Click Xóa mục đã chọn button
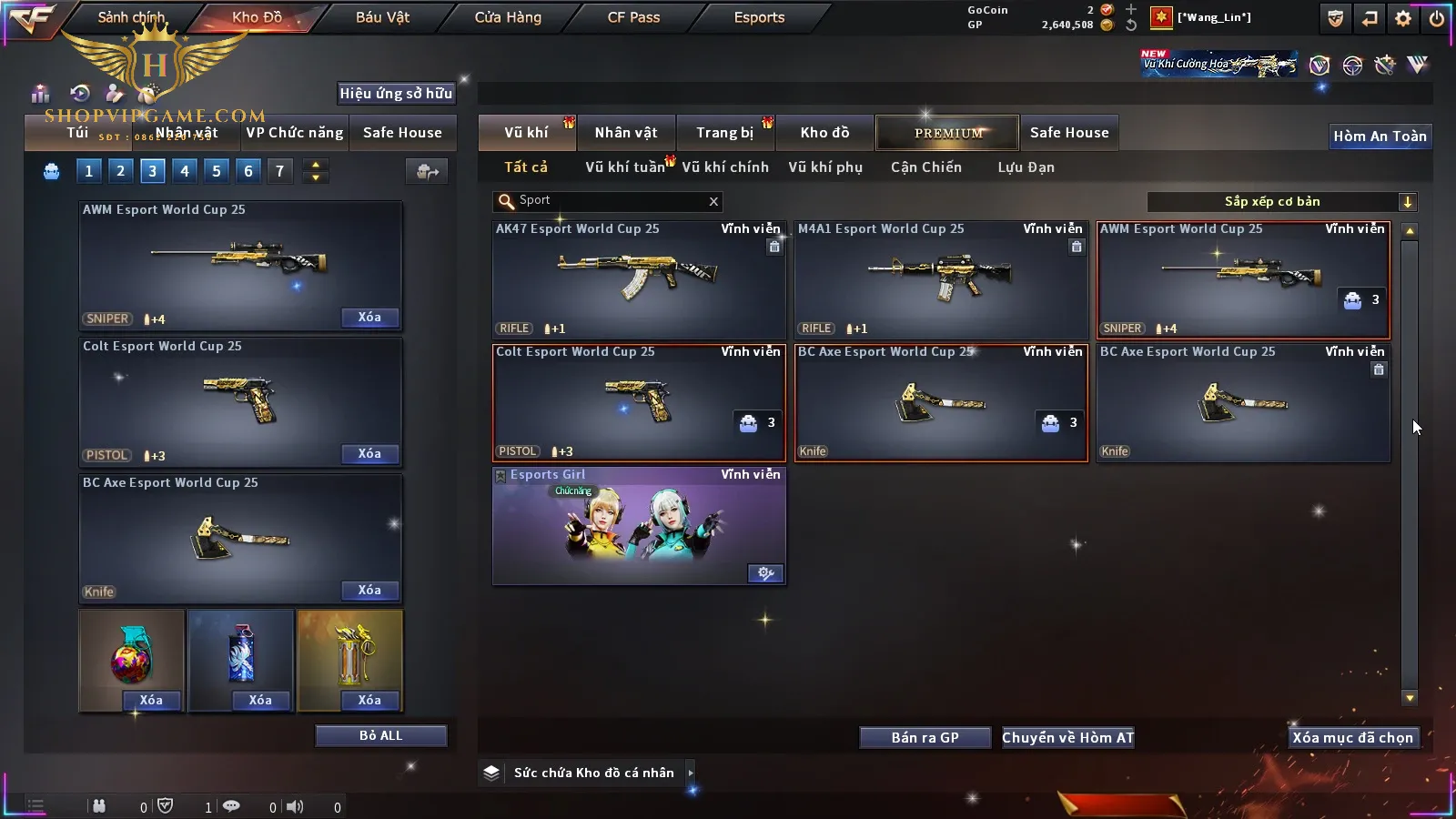Viewport: 1456px width, 819px height. pos(1352,738)
